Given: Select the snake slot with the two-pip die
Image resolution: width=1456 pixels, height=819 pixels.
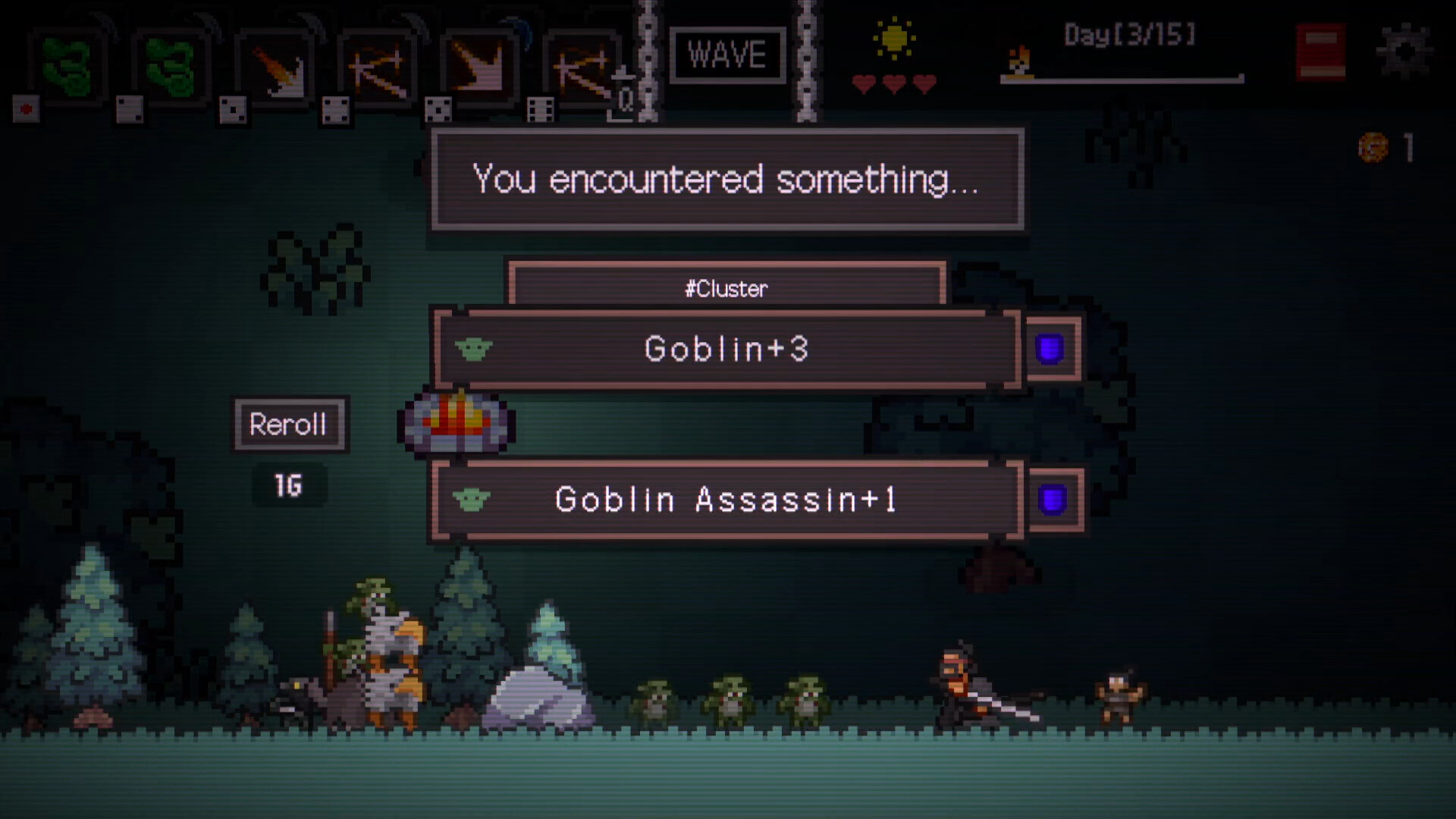Looking at the screenshot, I should pos(170,68).
